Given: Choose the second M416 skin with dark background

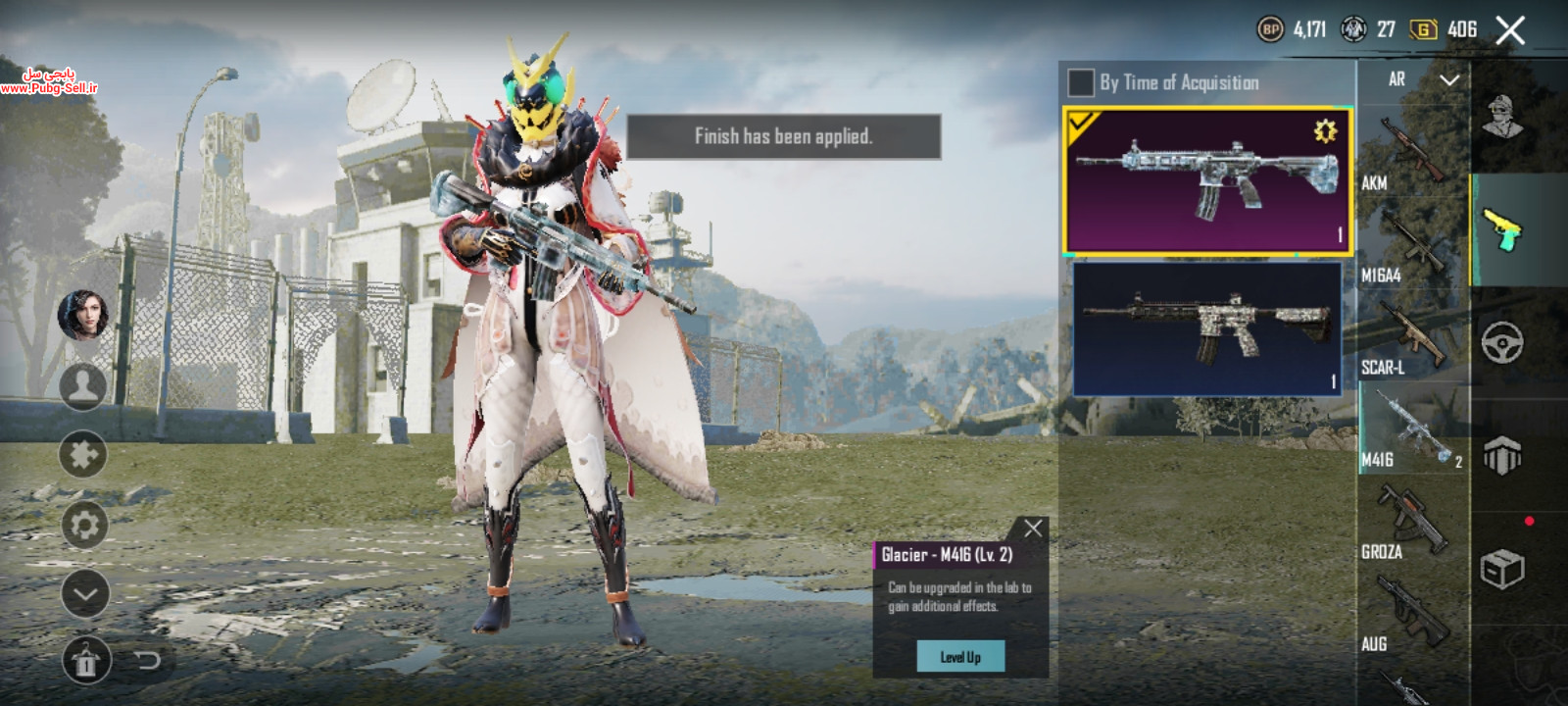Looking at the screenshot, I should click(x=1207, y=328).
